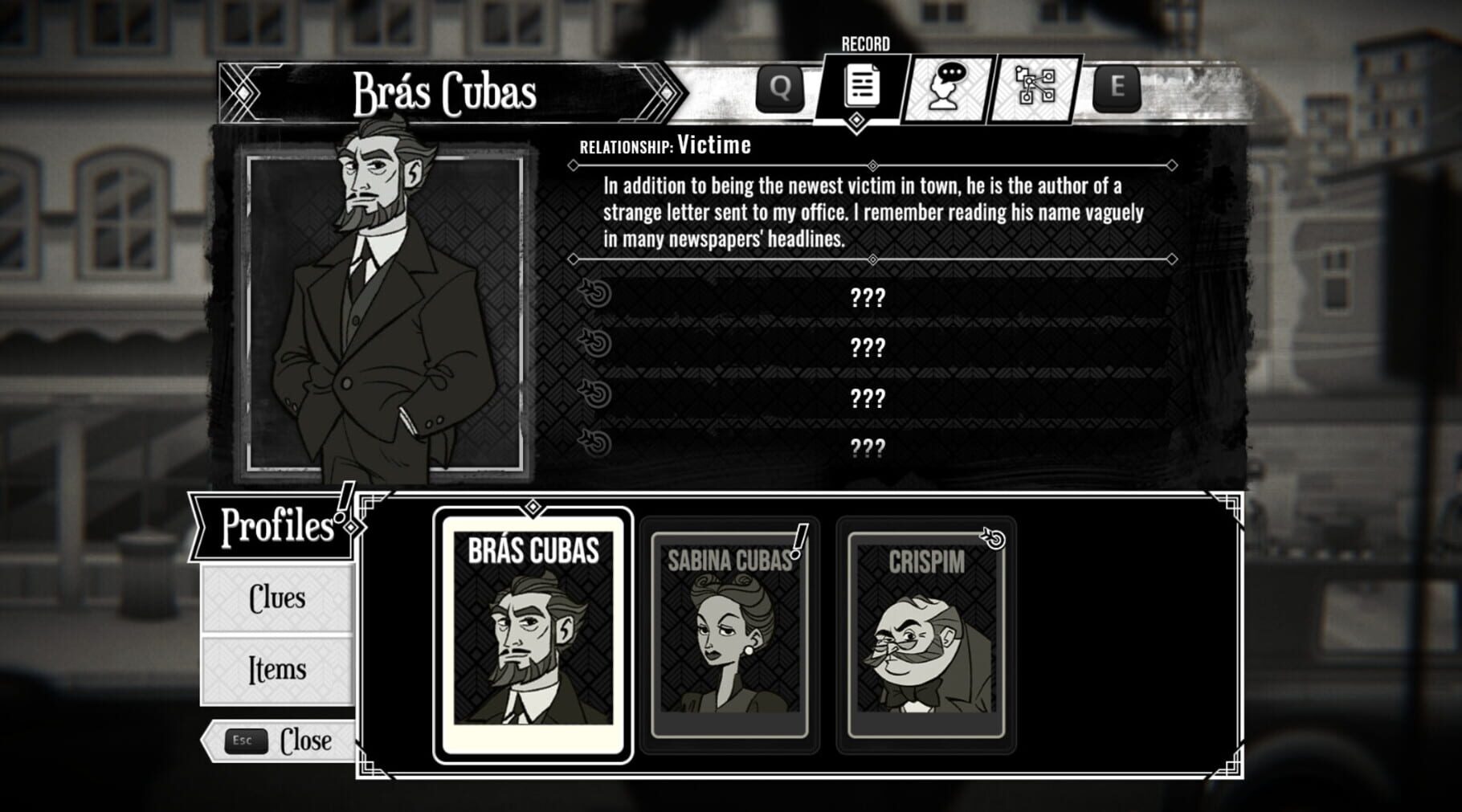Switch to the Items tab
1462x812 pixels.
click(x=277, y=668)
